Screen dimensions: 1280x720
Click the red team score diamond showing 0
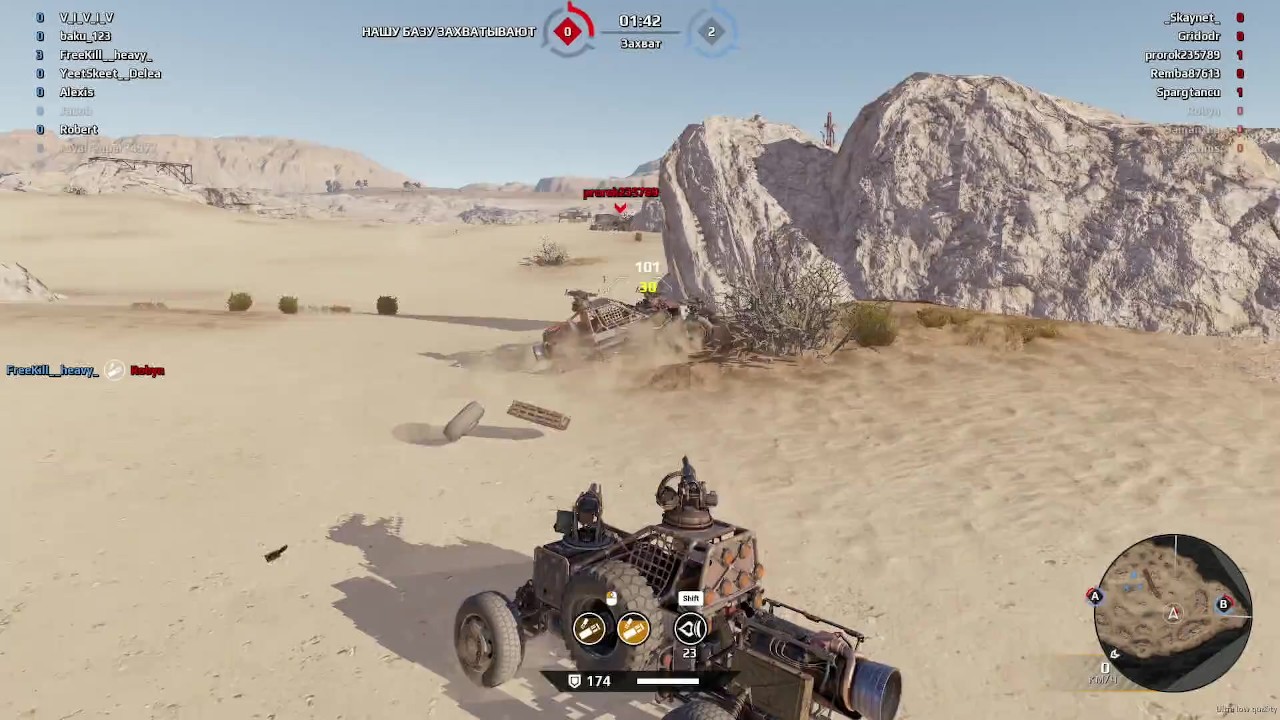click(567, 31)
